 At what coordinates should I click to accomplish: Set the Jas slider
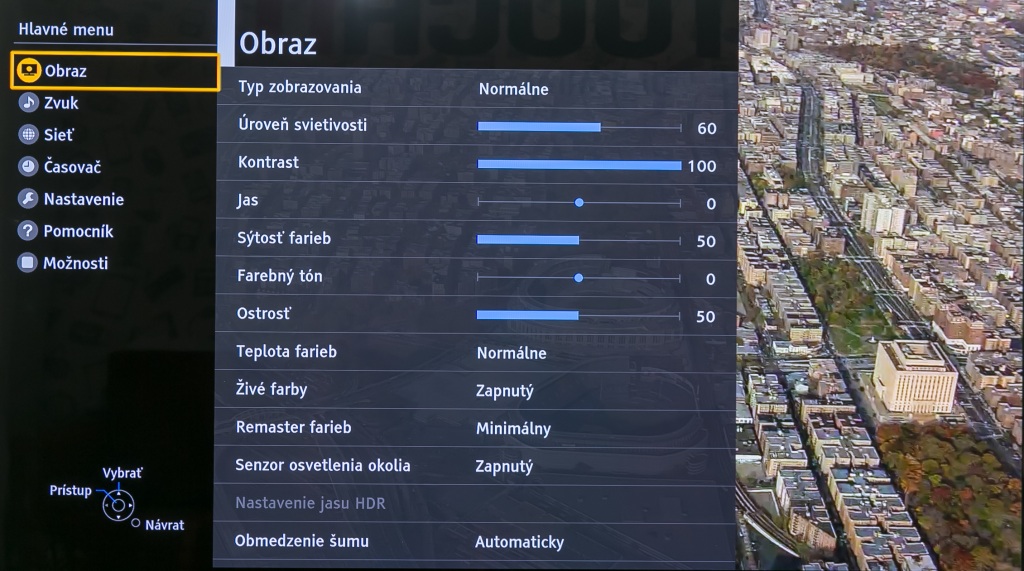[579, 202]
